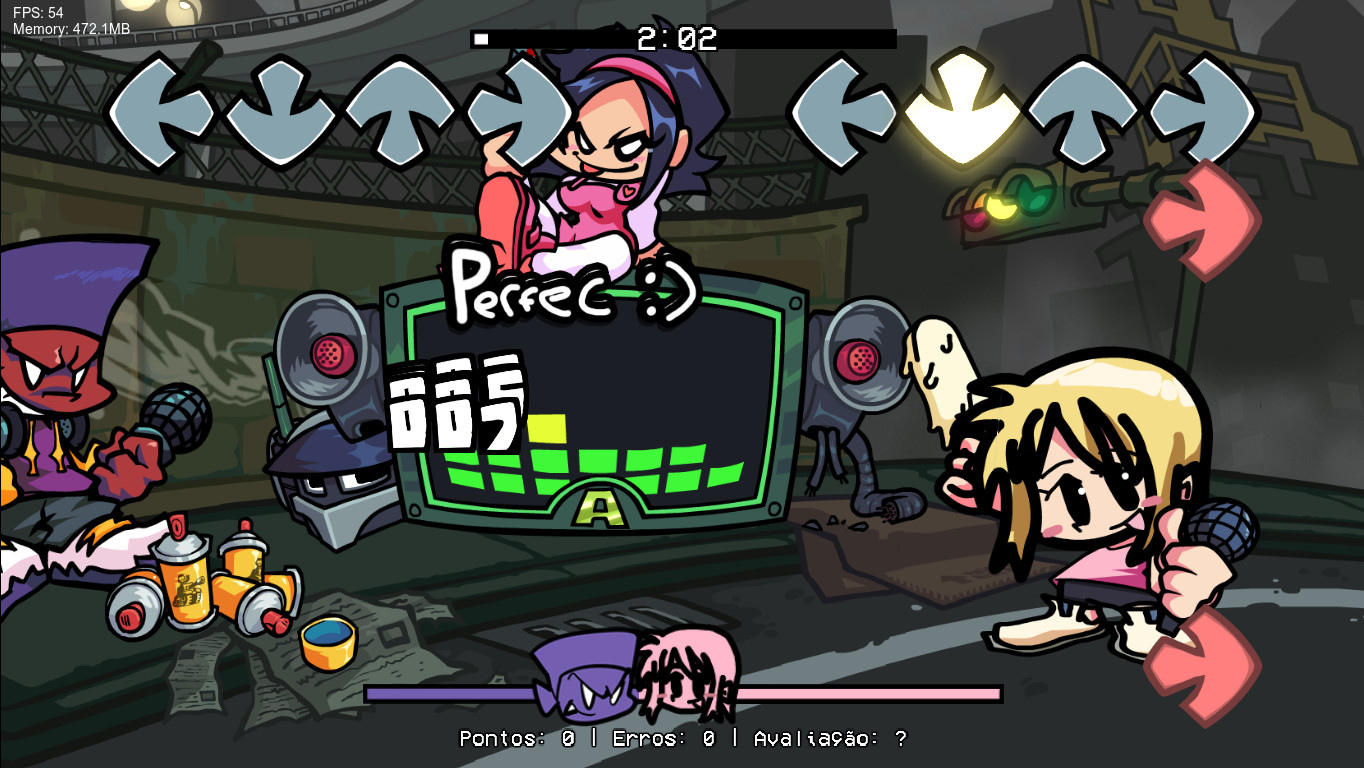Image resolution: width=1364 pixels, height=768 pixels.
Task: Click the song progress bar at the top
Action: click(683, 40)
